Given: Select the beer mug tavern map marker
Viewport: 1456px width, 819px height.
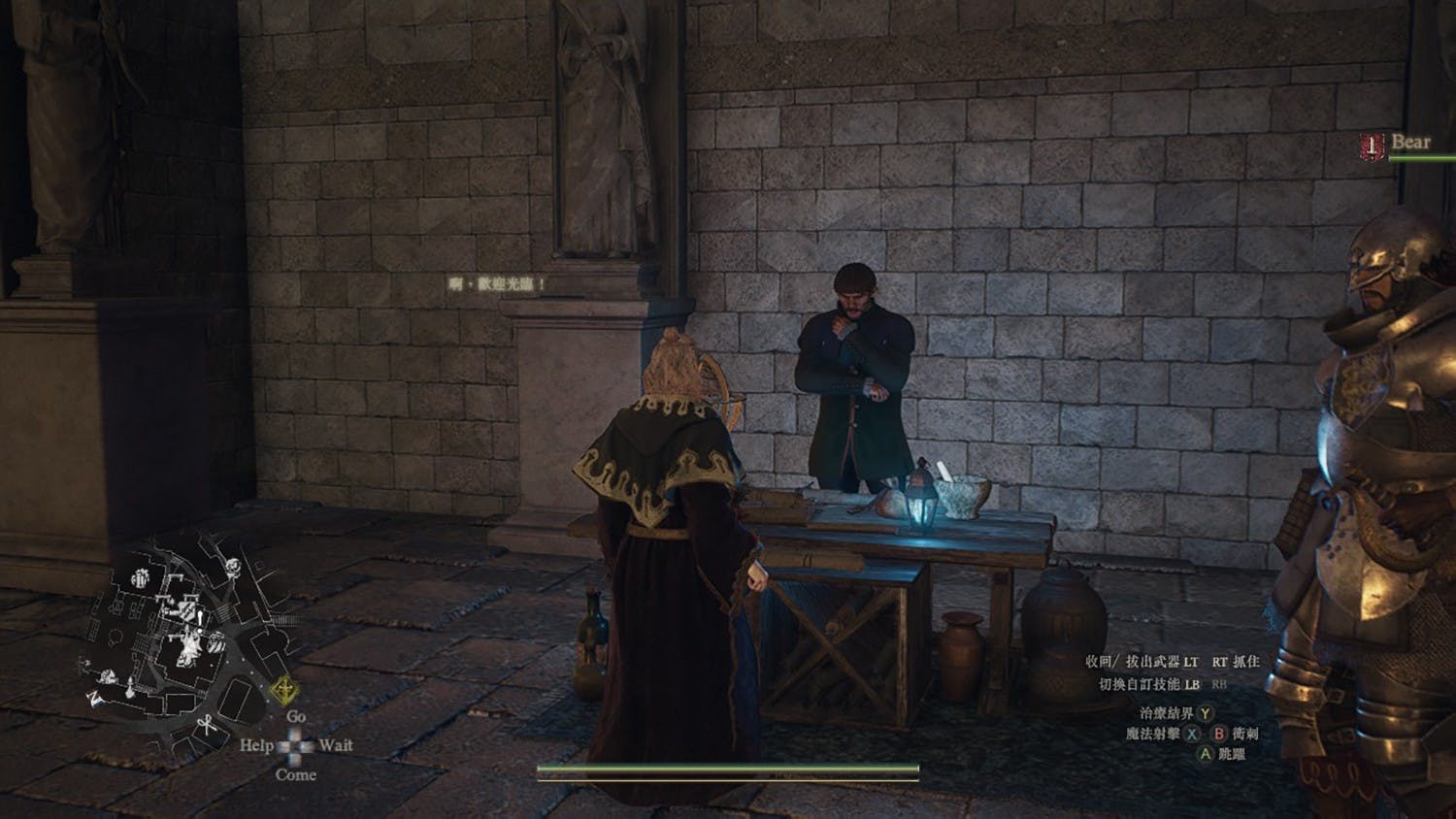Looking at the screenshot, I should 142,576.
